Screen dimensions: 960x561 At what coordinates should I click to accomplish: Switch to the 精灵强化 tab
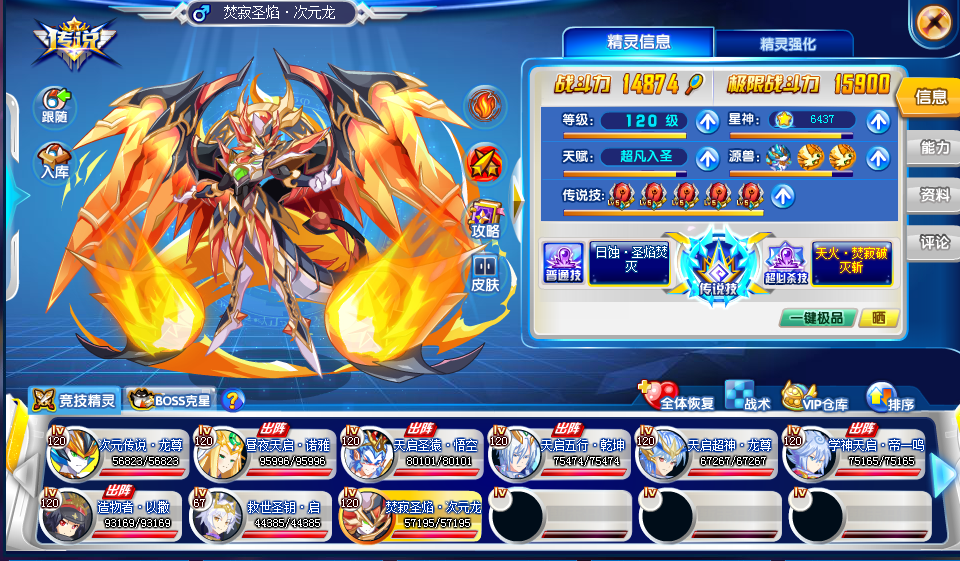tap(788, 44)
